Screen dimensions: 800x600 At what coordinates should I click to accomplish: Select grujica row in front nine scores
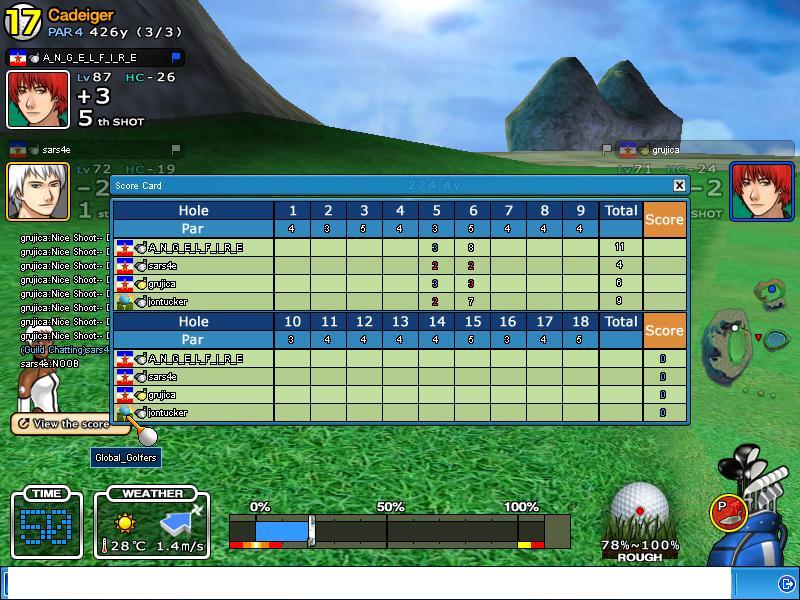190,283
